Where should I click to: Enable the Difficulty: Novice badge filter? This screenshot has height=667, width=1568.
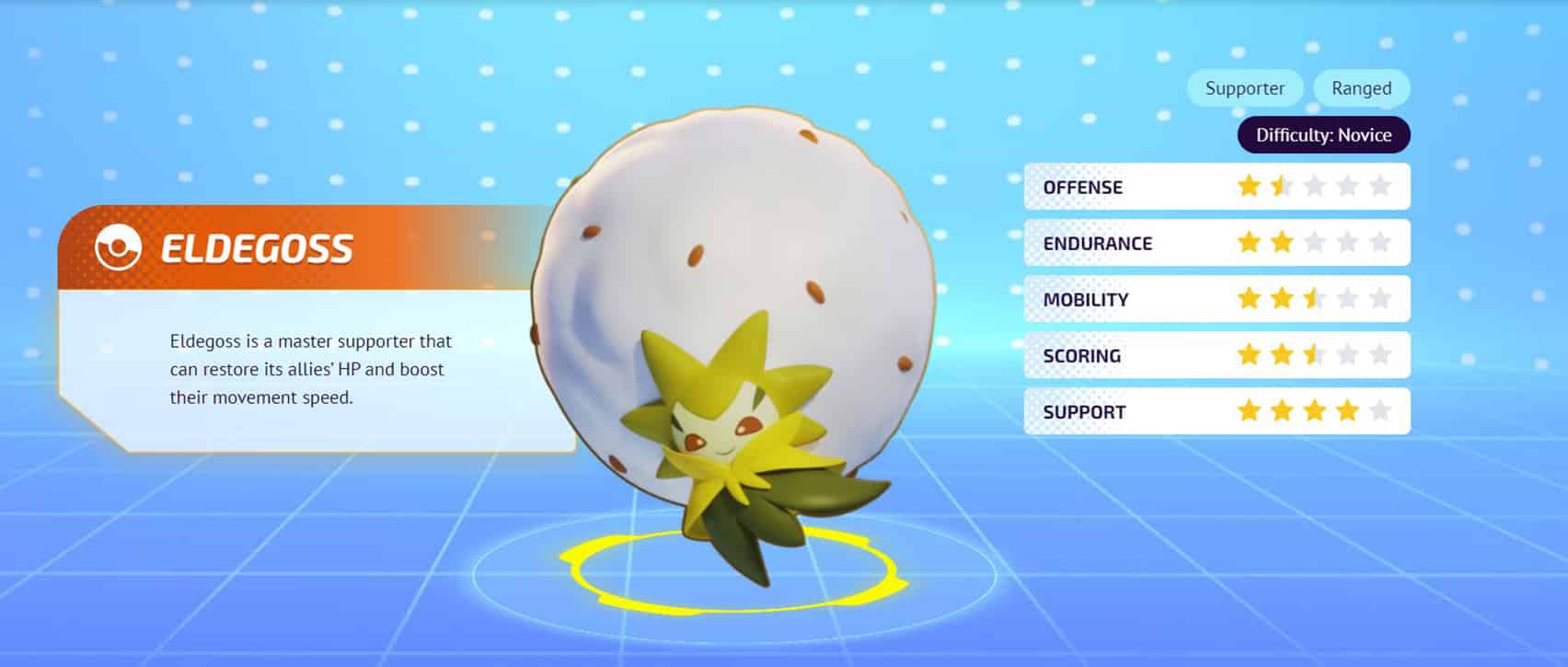tap(1322, 134)
